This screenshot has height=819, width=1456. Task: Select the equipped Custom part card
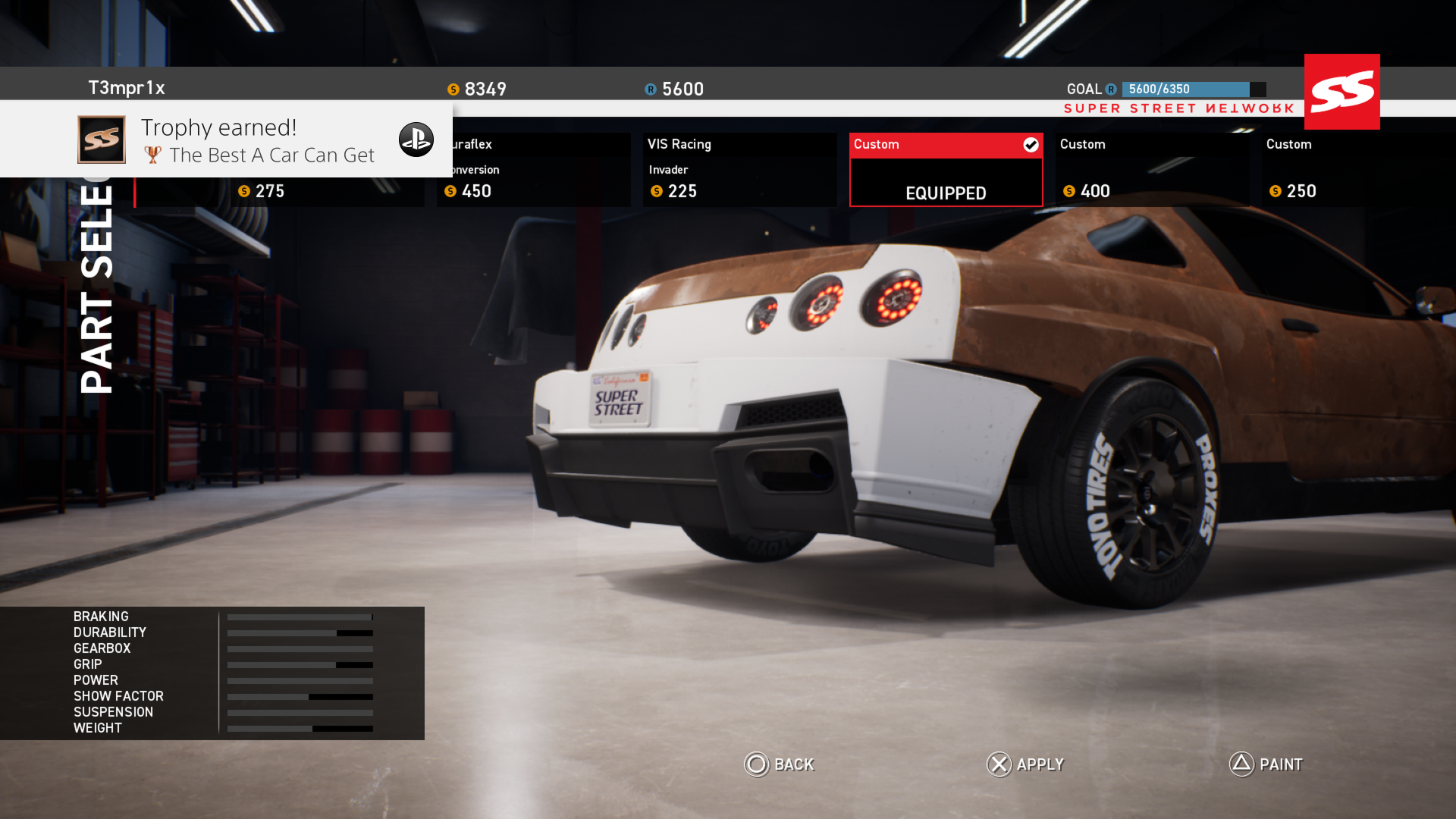(946, 171)
